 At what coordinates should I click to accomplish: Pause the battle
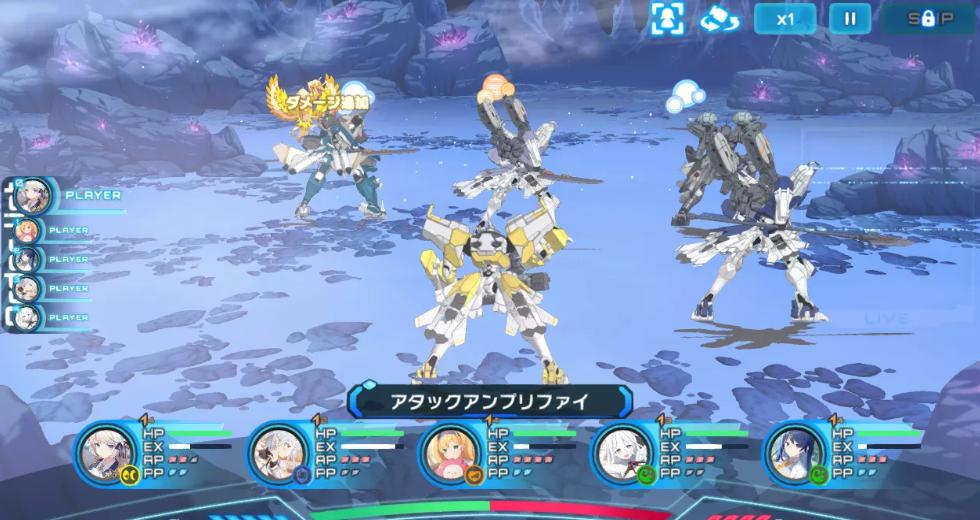coord(850,18)
